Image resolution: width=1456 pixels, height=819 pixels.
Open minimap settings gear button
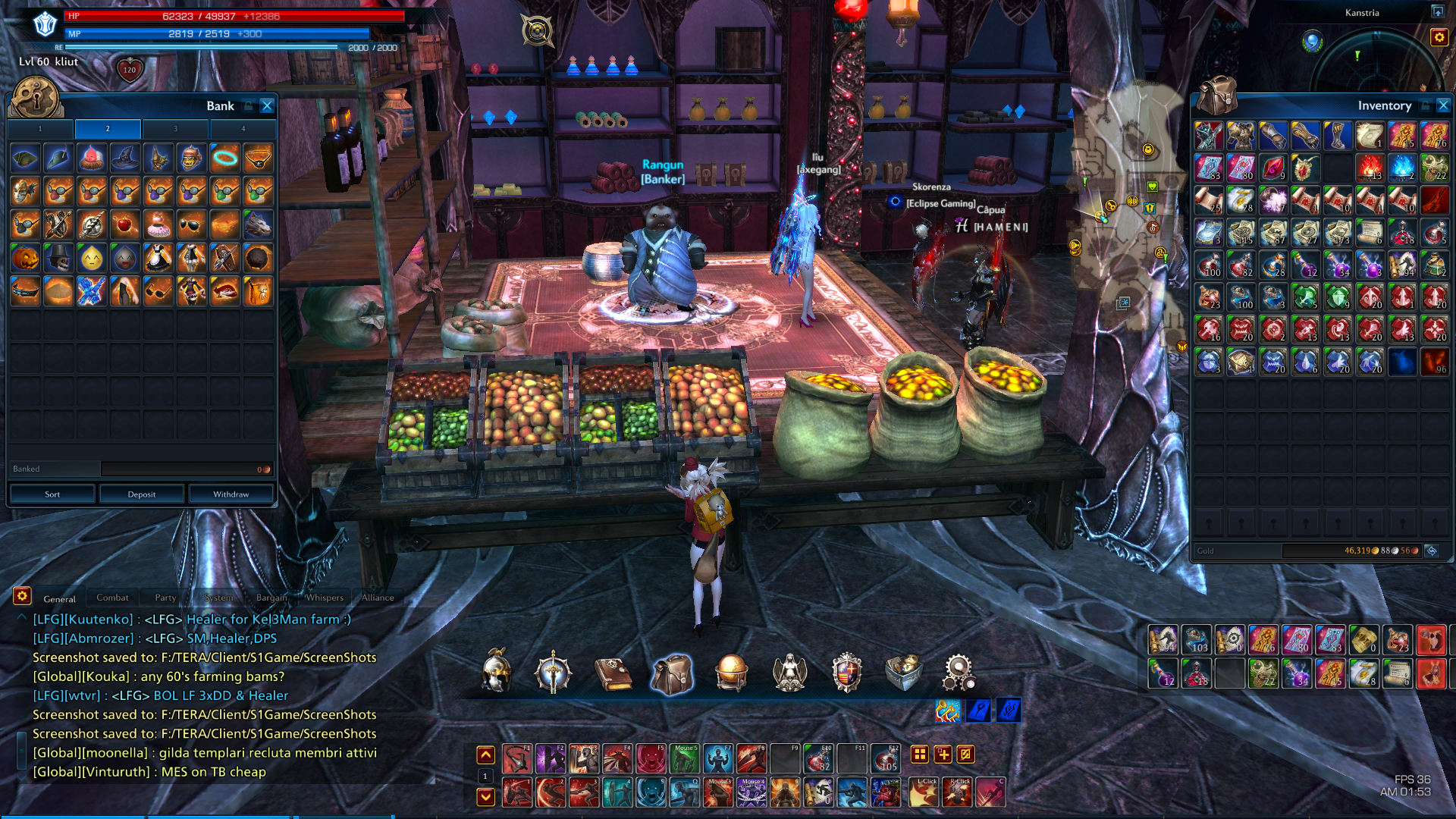pyautogui.click(x=1439, y=37)
